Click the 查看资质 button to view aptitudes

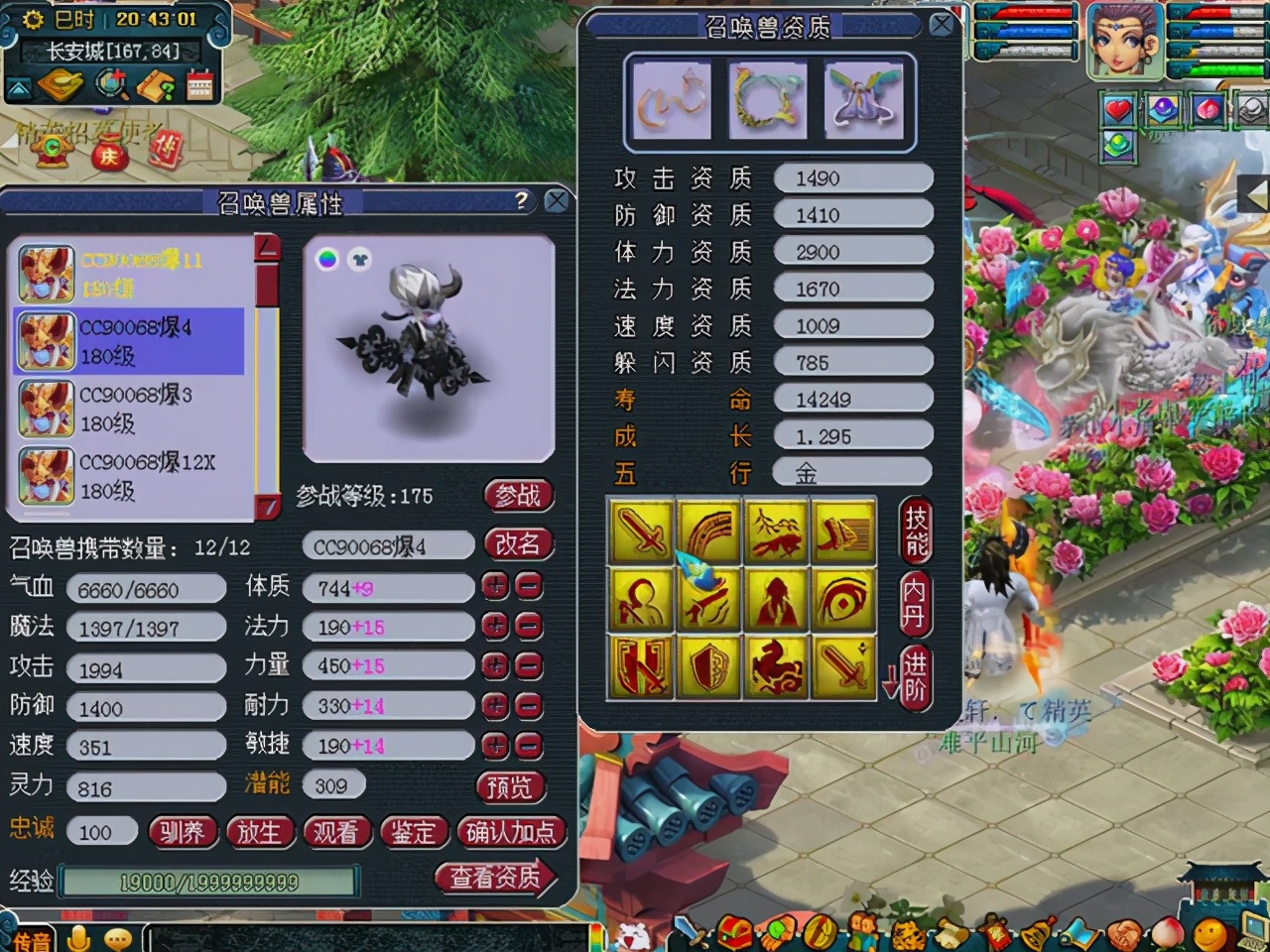[x=496, y=879]
